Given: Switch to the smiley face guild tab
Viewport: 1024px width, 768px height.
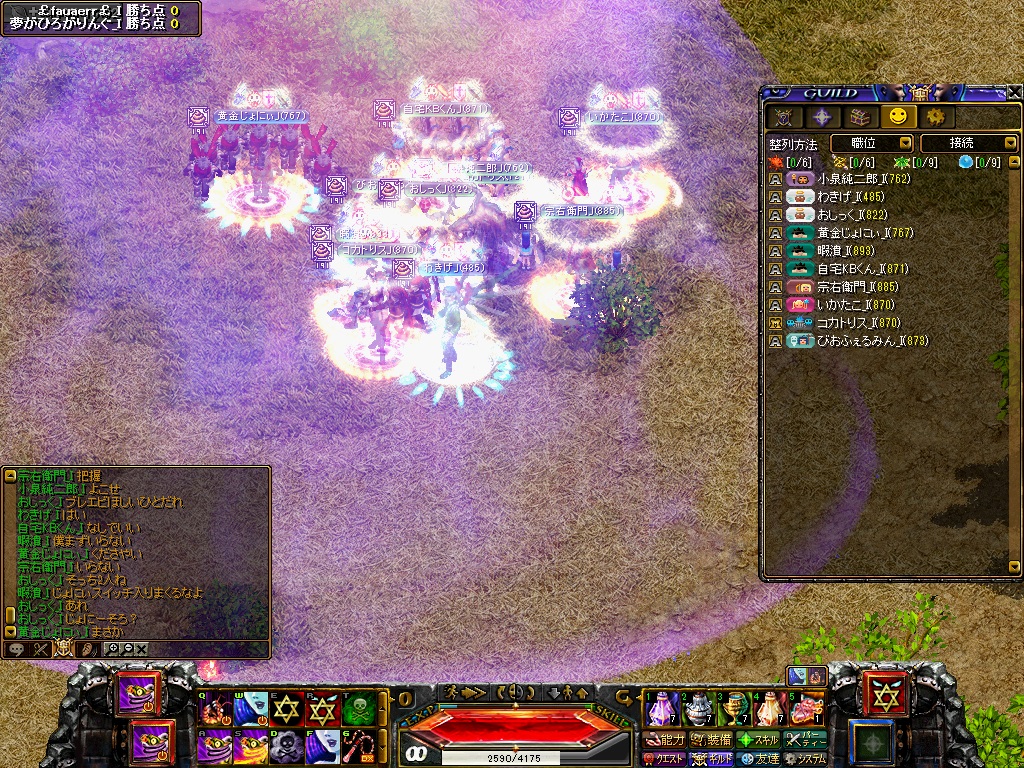Looking at the screenshot, I should (x=897, y=117).
